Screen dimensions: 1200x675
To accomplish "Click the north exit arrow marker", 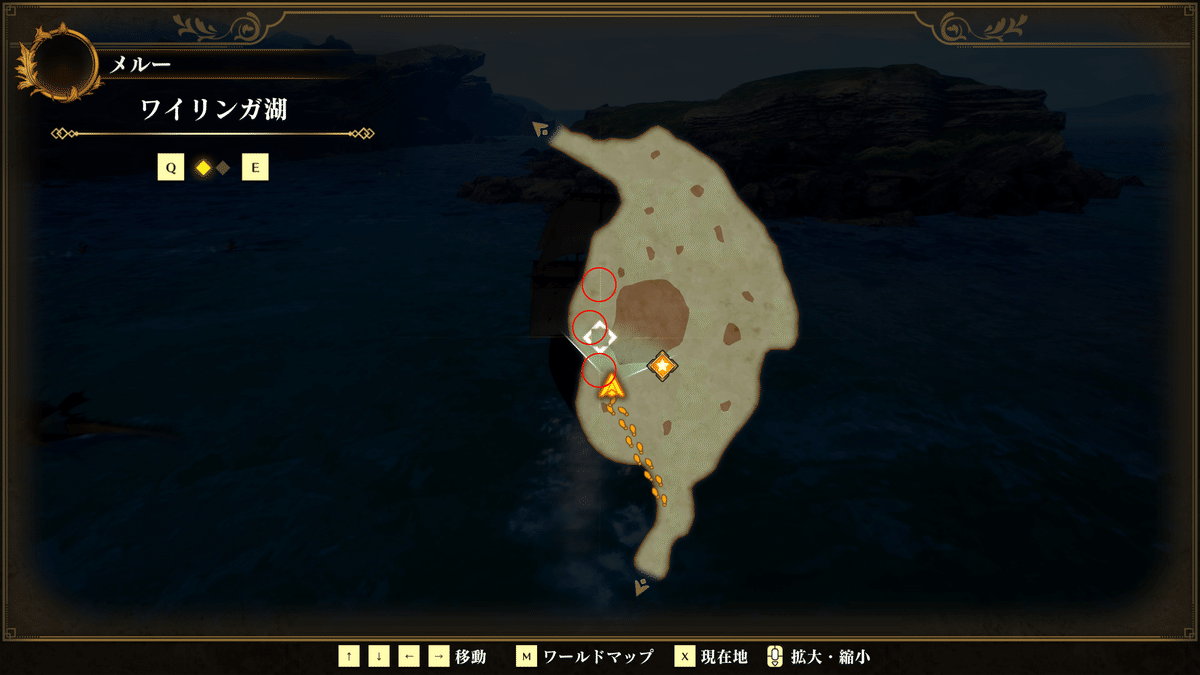I will (x=541, y=129).
